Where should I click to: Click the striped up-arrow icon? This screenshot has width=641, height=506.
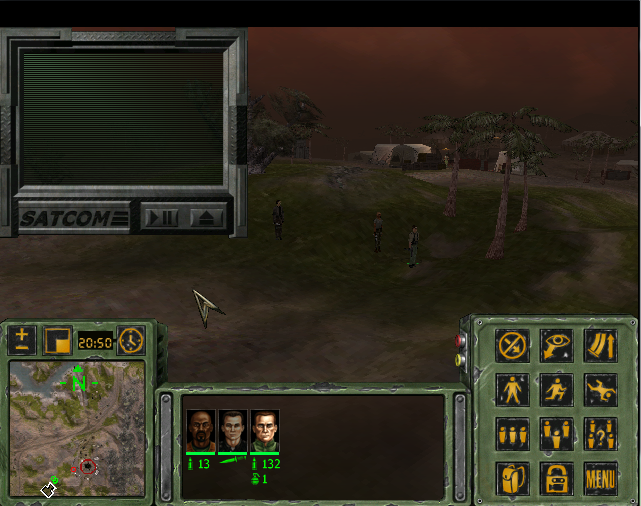point(601,345)
